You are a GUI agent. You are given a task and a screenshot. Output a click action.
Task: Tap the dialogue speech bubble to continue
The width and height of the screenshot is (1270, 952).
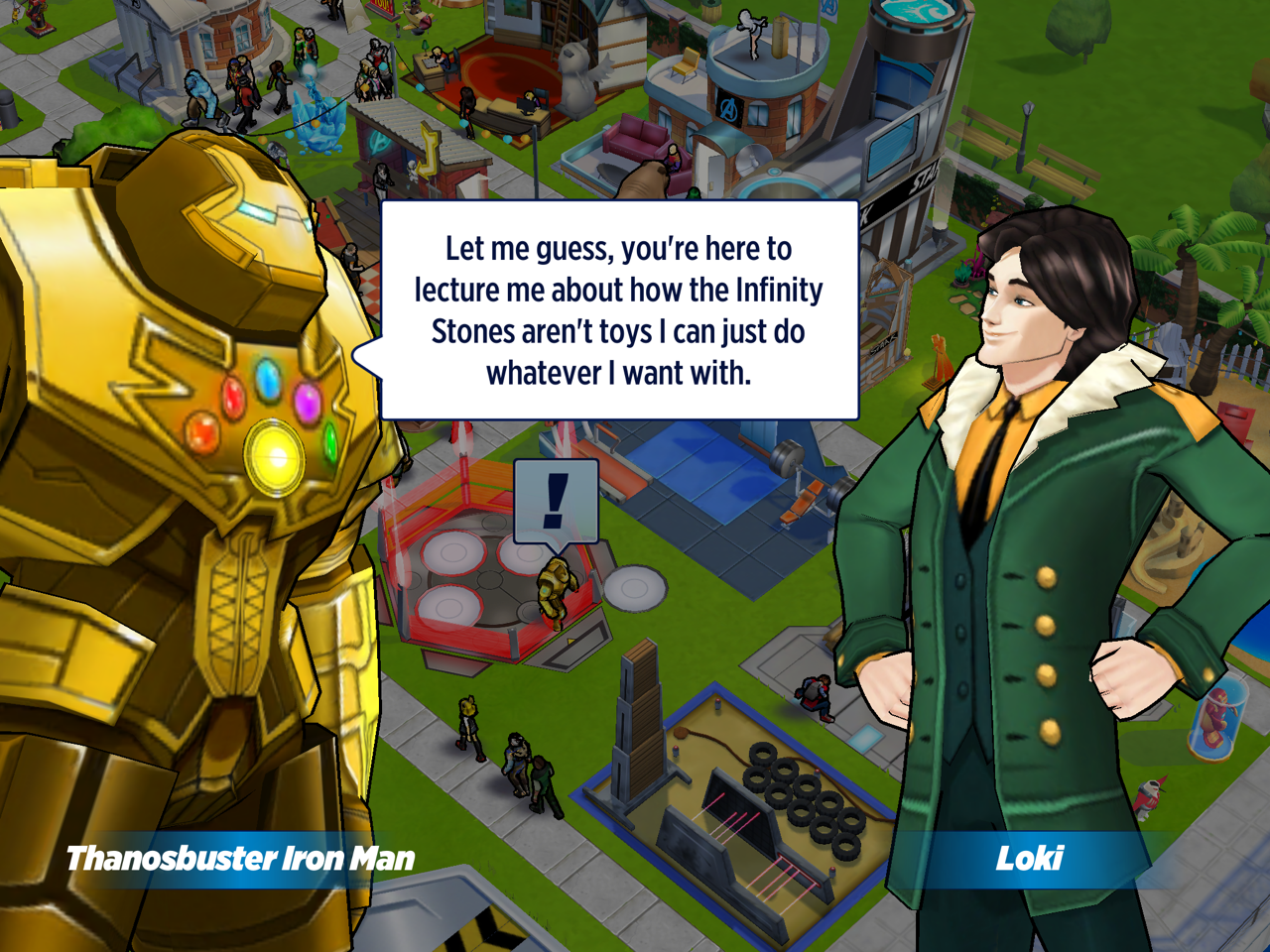pyautogui.click(x=619, y=310)
